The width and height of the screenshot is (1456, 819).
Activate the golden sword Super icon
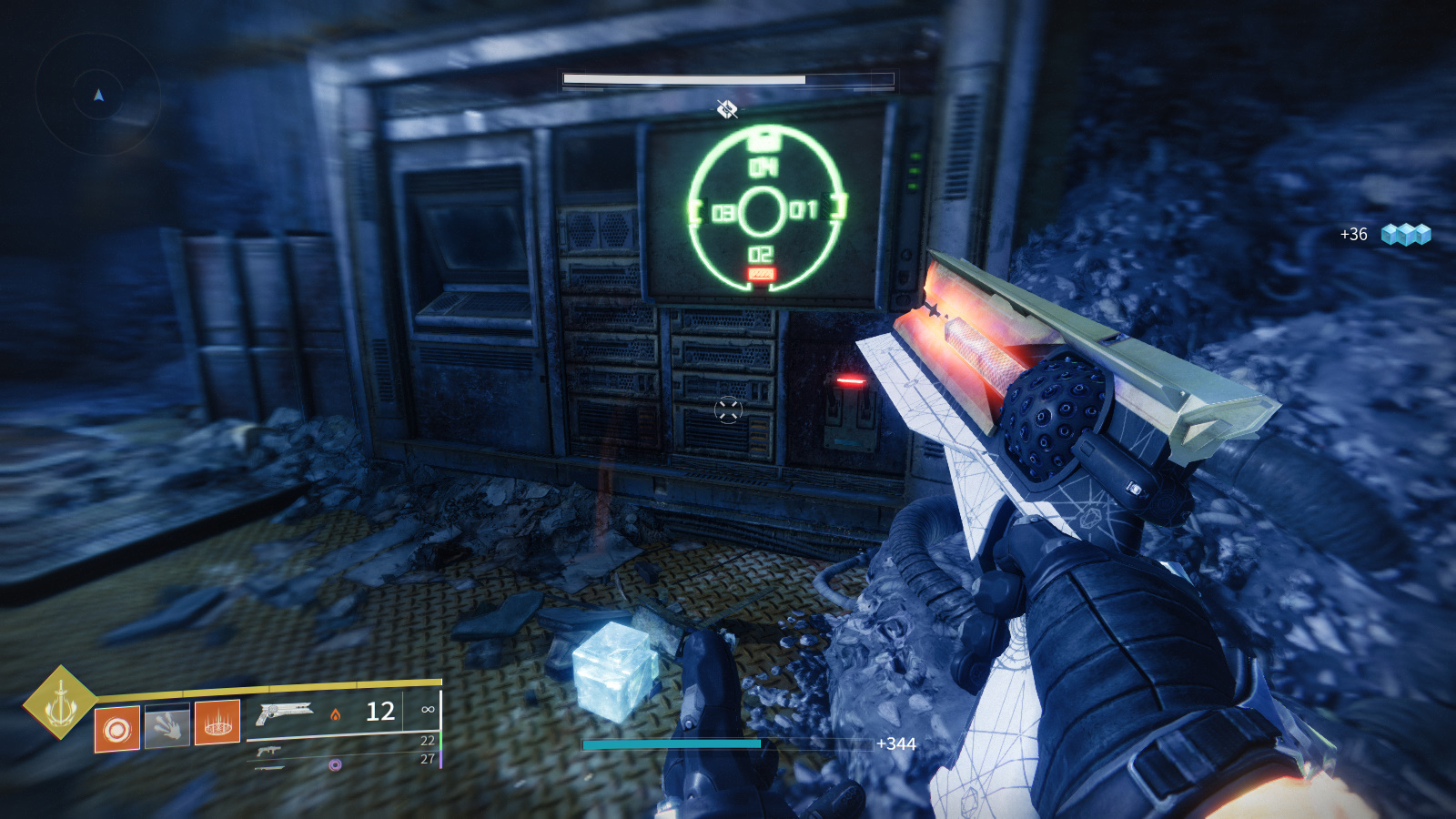click(x=59, y=703)
